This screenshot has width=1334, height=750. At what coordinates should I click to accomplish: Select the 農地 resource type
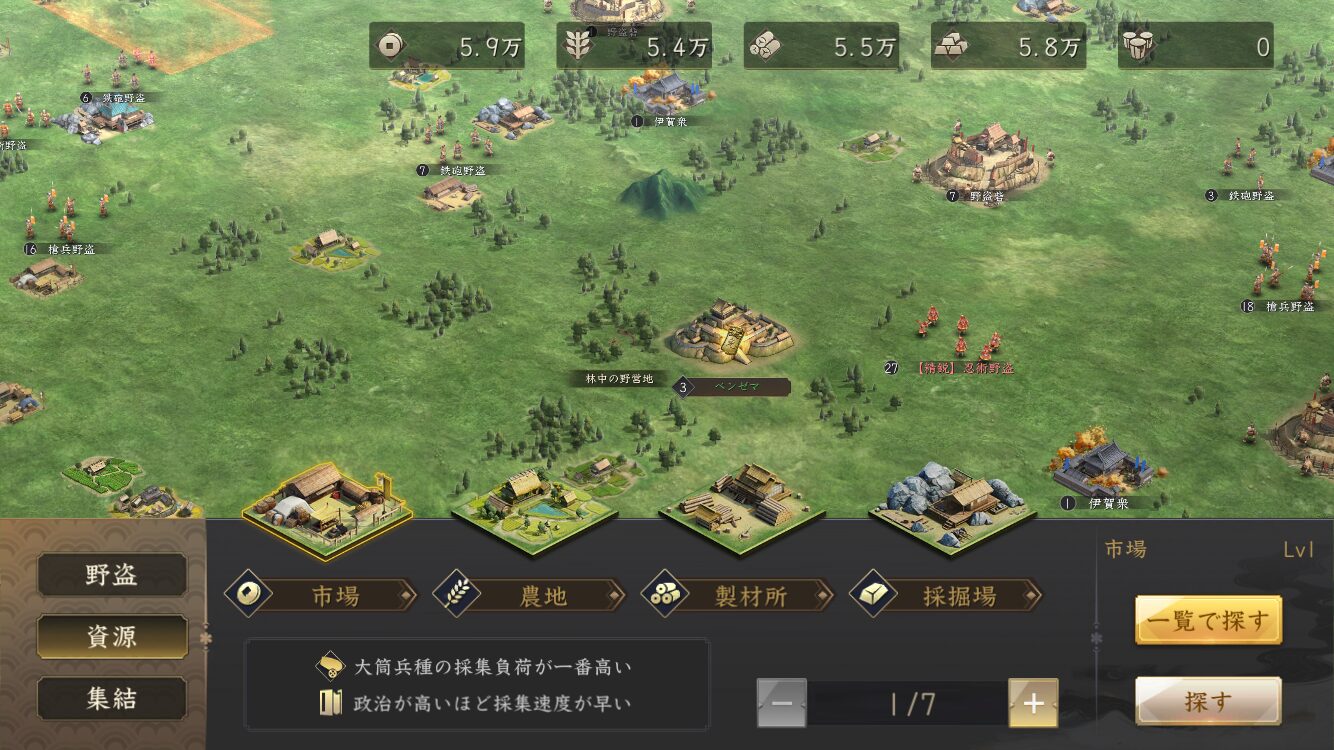(530, 596)
